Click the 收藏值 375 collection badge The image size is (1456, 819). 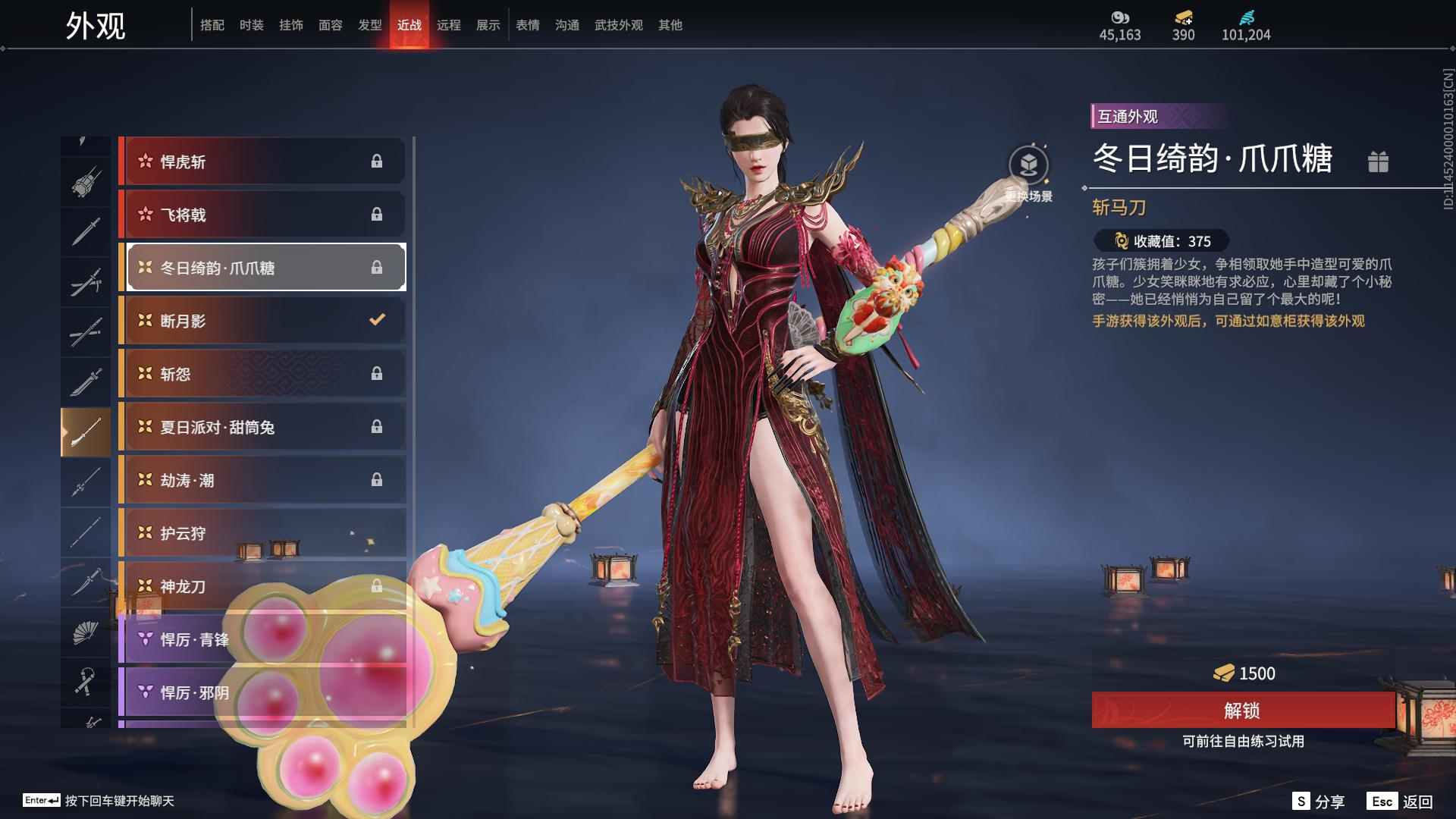tap(1155, 241)
